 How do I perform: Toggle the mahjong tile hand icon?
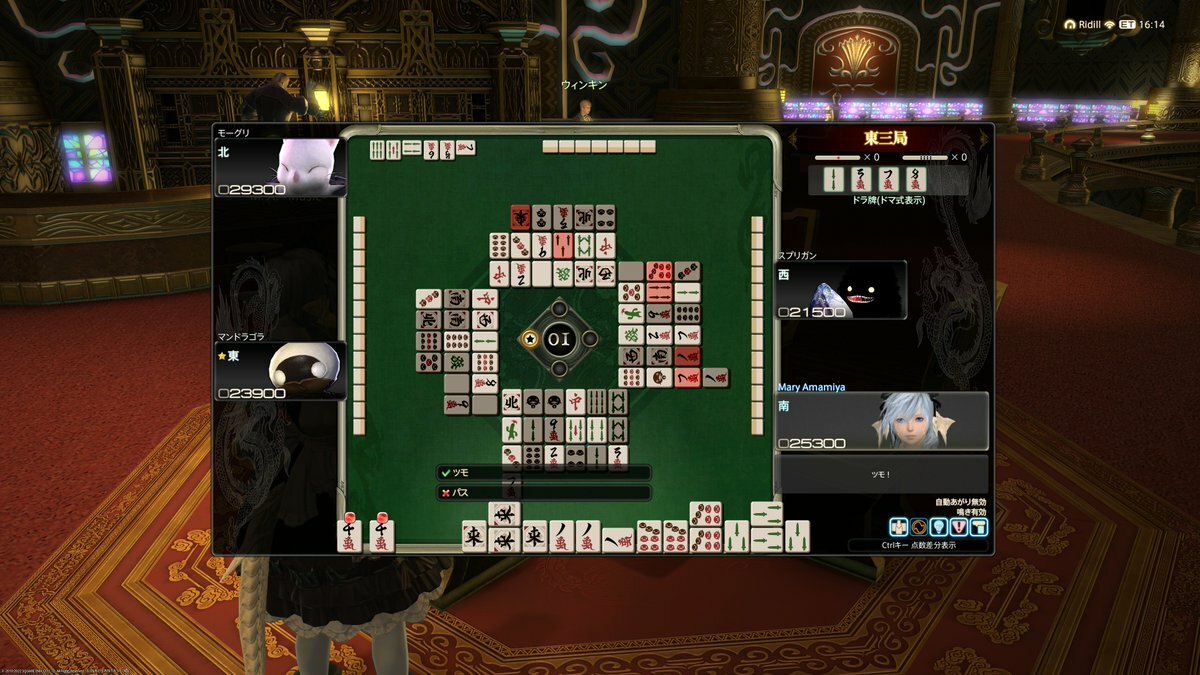(x=898, y=527)
